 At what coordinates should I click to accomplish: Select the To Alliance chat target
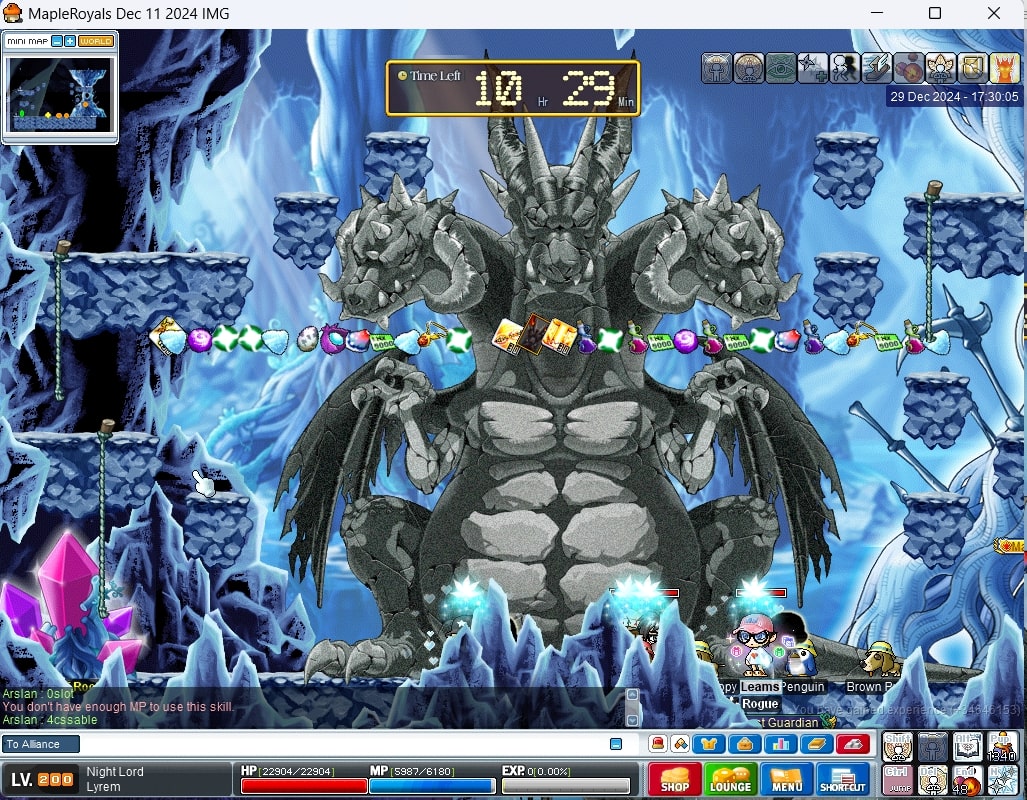pyautogui.click(x=40, y=744)
